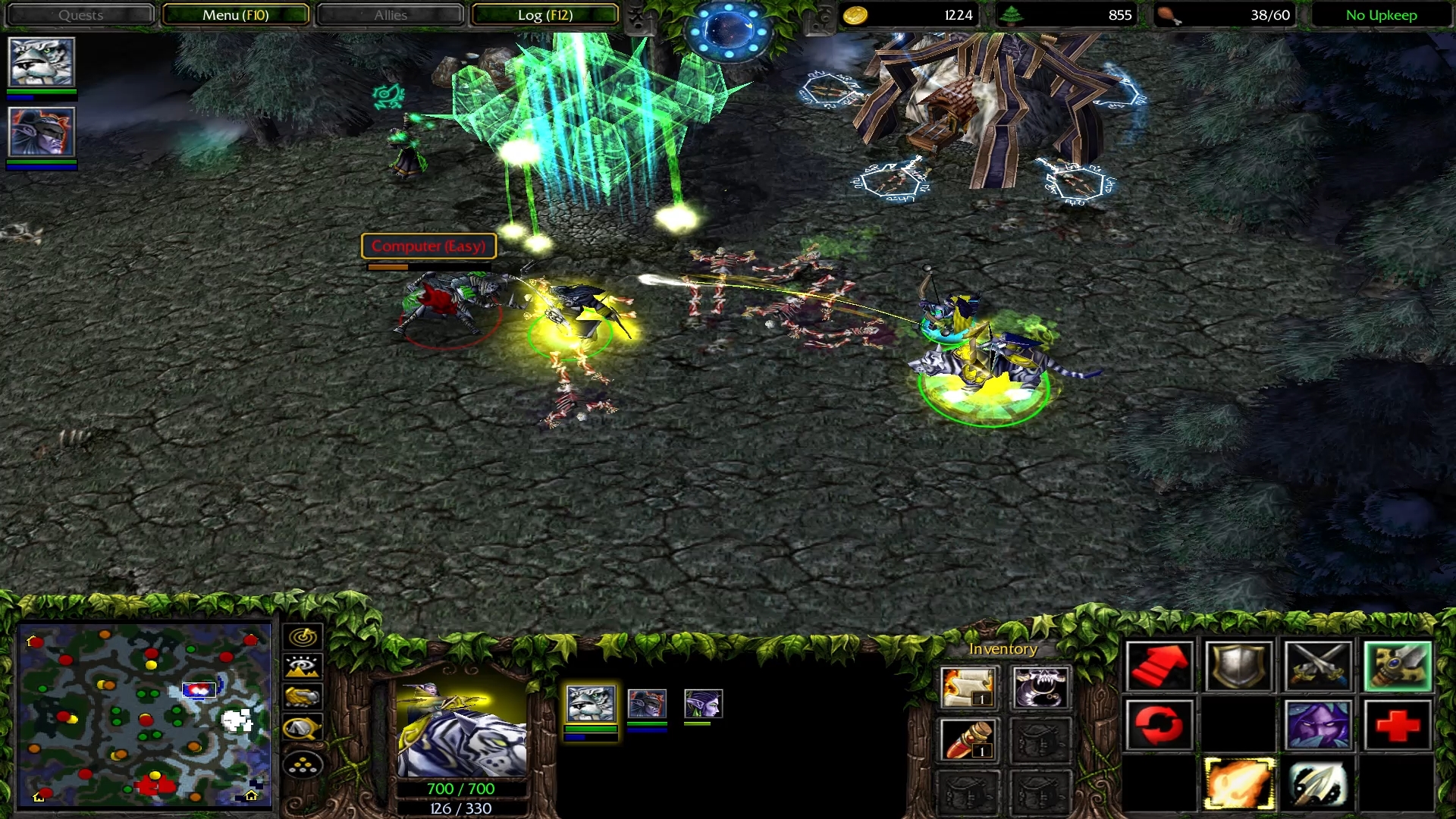
Task: Select the white tiger hero portrait in top-left
Action: pyautogui.click(x=41, y=62)
